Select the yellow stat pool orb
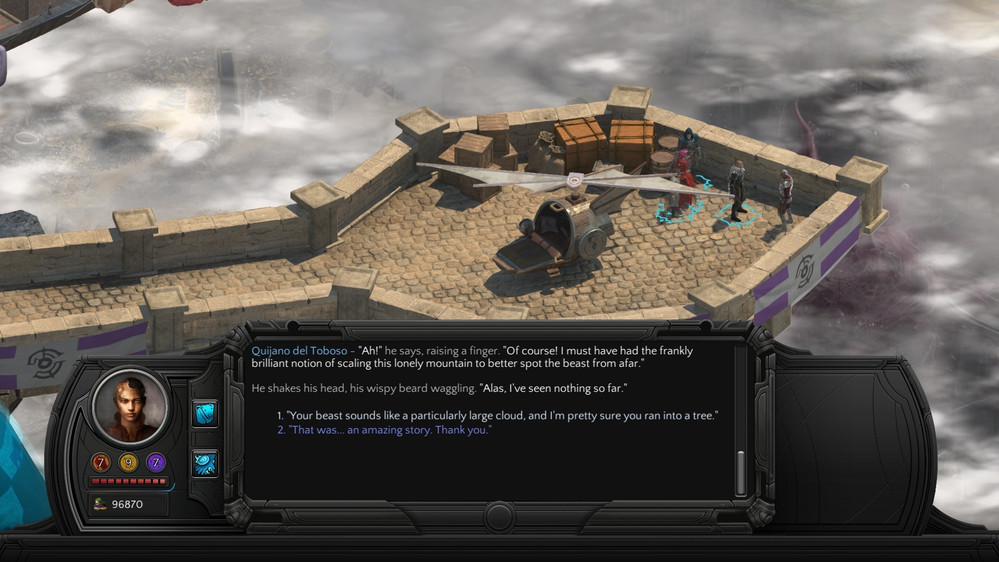This screenshot has width=999, height=562. pos(128,462)
